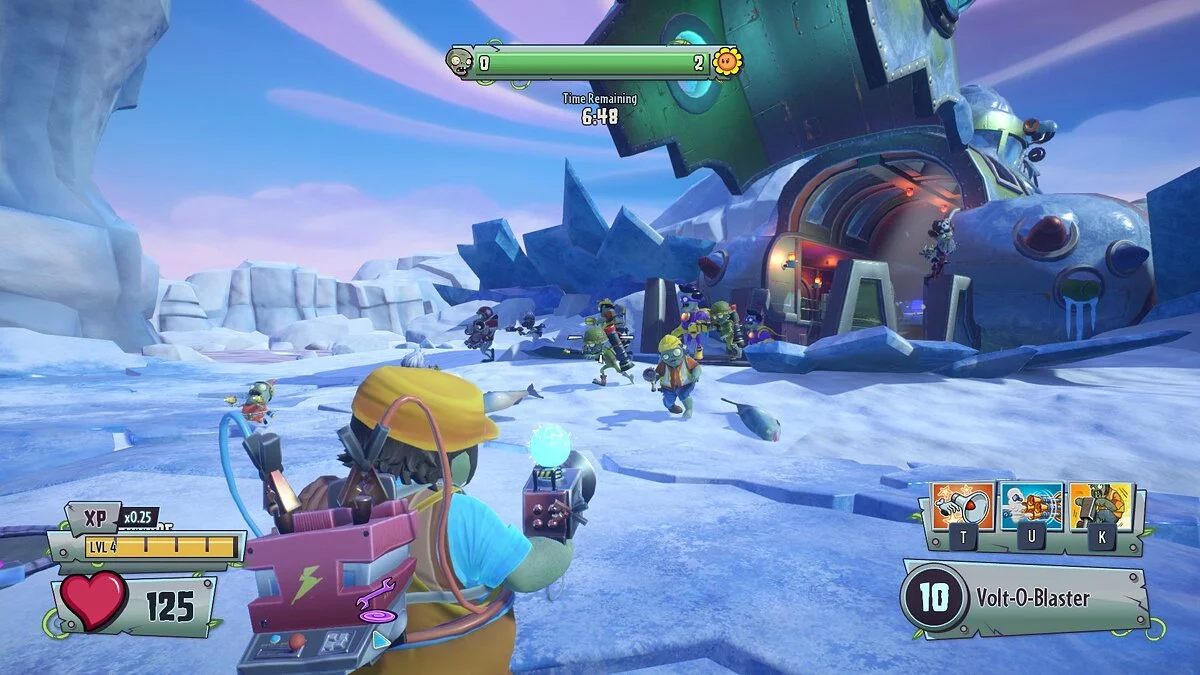Viewport: 1200px width, 675px height.
Task: Activate the Sonic Grenade megaphone ability
Action: (963, 506)
